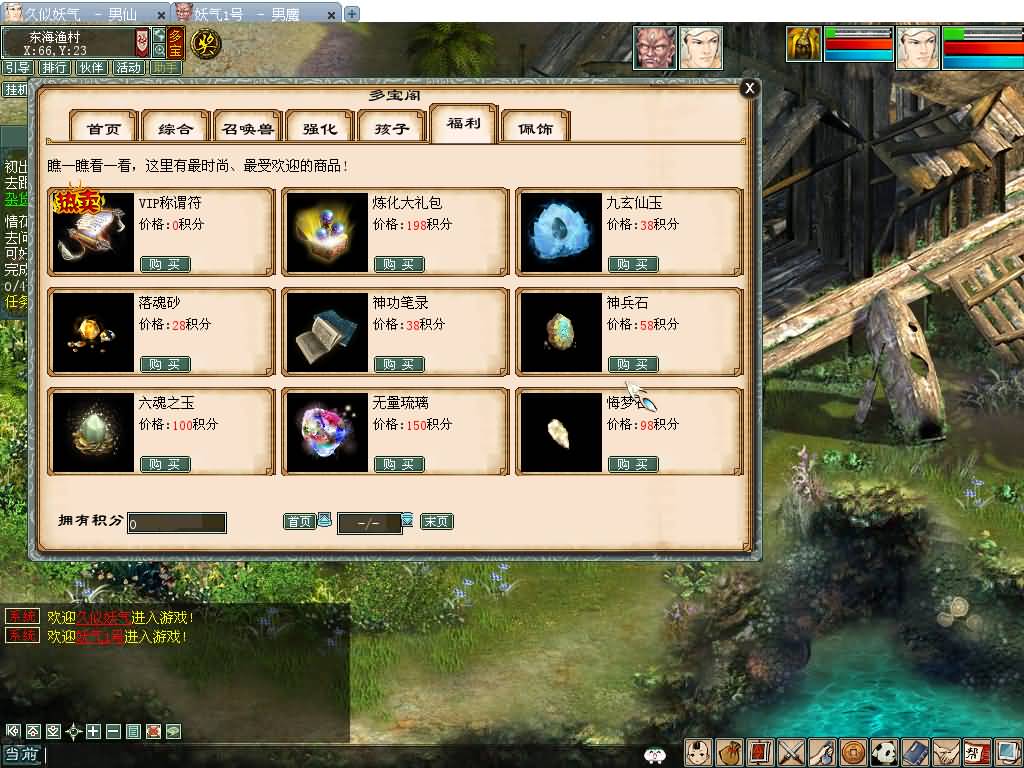The height and width of the screenshot is (768, 1024).
Task: Go to the shop's 首页 first page
Action: (x=299, y=521)
